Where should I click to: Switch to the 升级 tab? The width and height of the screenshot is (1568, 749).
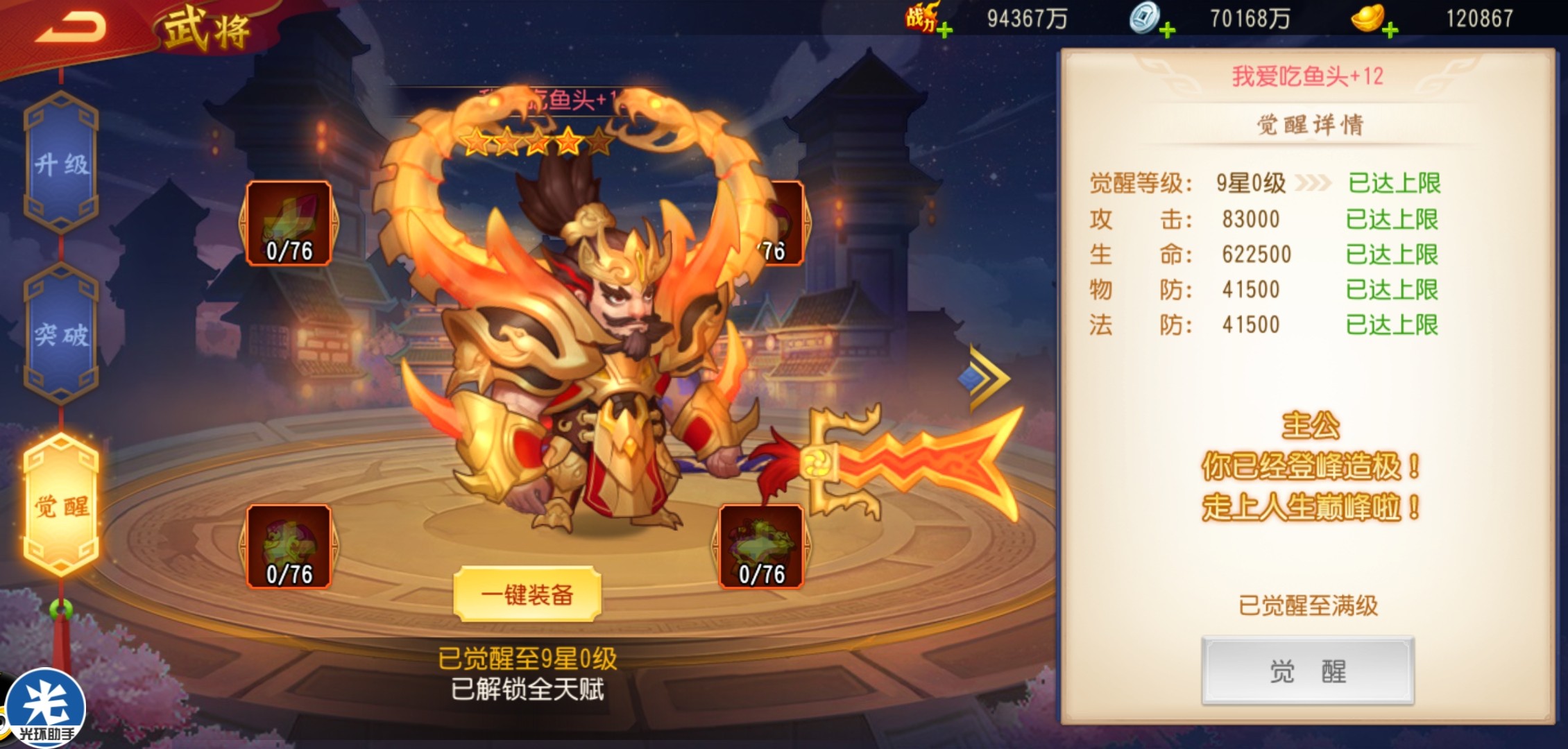click(x=61, y=164)
